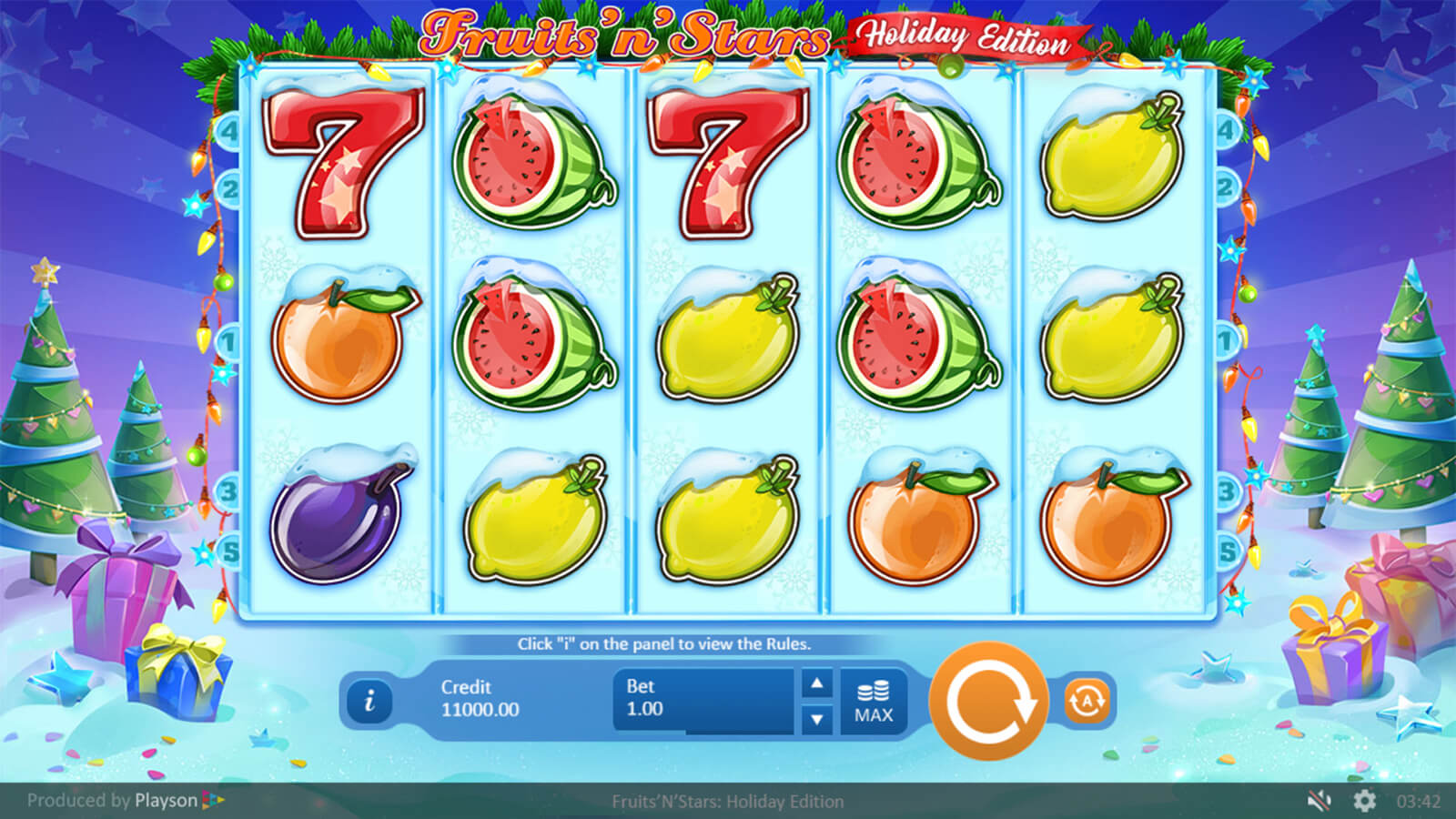The width and height of the screenshot is (1456, 819).
Task: Spin the reels with the orange button
Action: tap(989, 702)
